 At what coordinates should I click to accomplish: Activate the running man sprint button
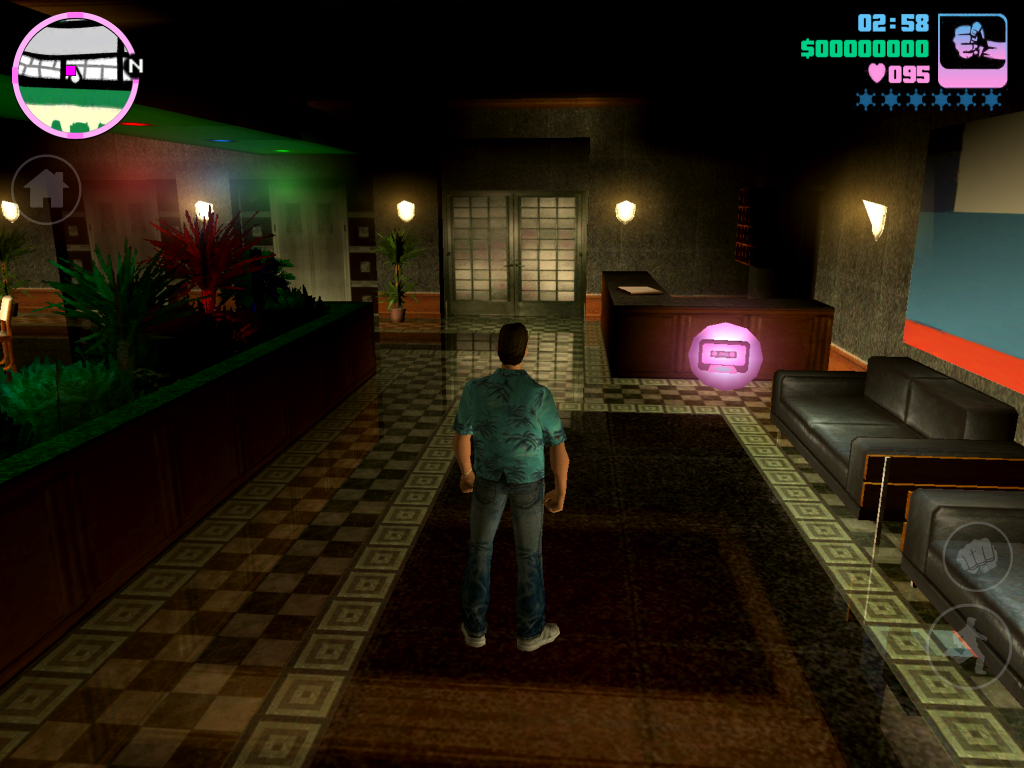pos(969,645)
